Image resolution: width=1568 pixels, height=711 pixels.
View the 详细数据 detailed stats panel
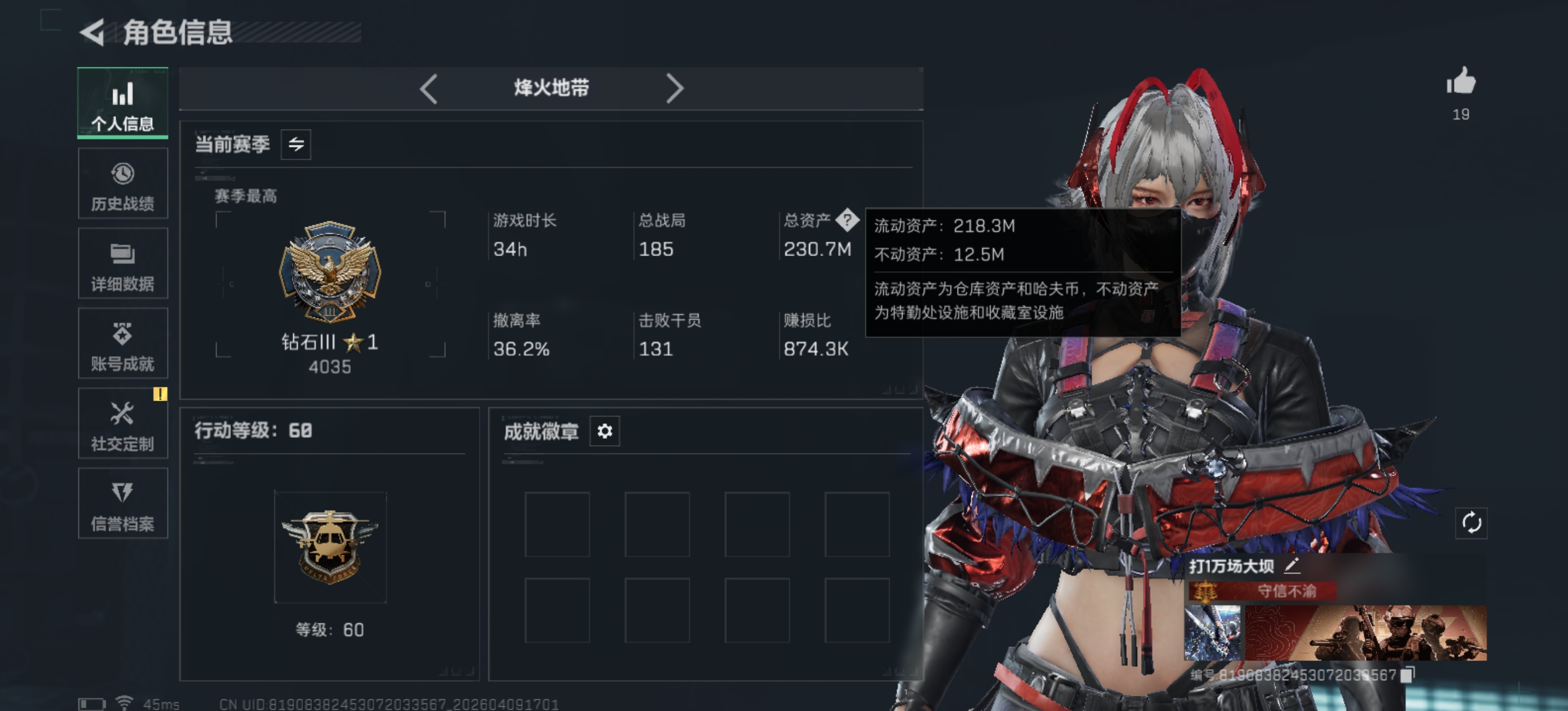tap(123, 264)
